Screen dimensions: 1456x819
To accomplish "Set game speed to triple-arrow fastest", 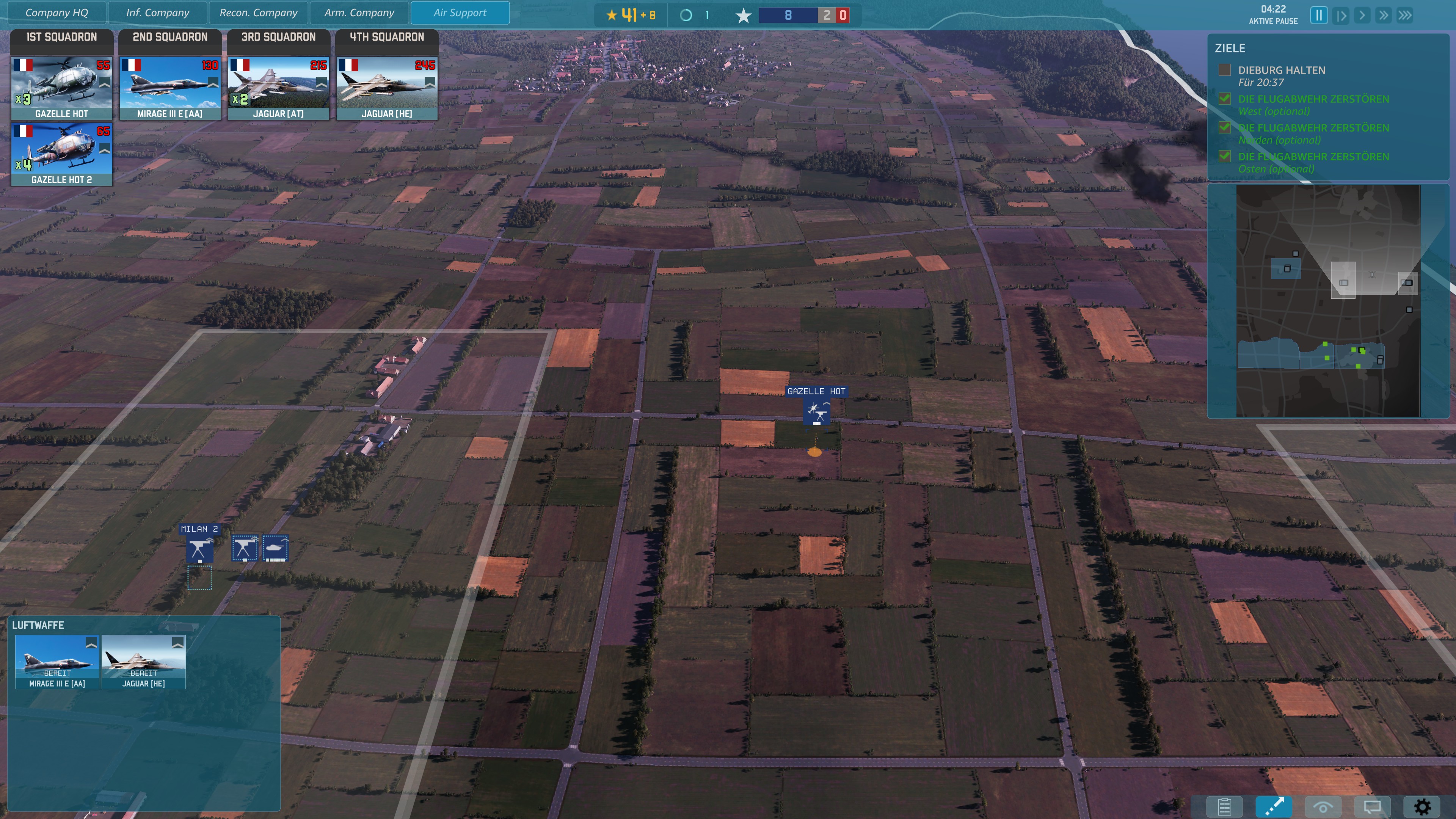I will click(x=1405, y=15).
